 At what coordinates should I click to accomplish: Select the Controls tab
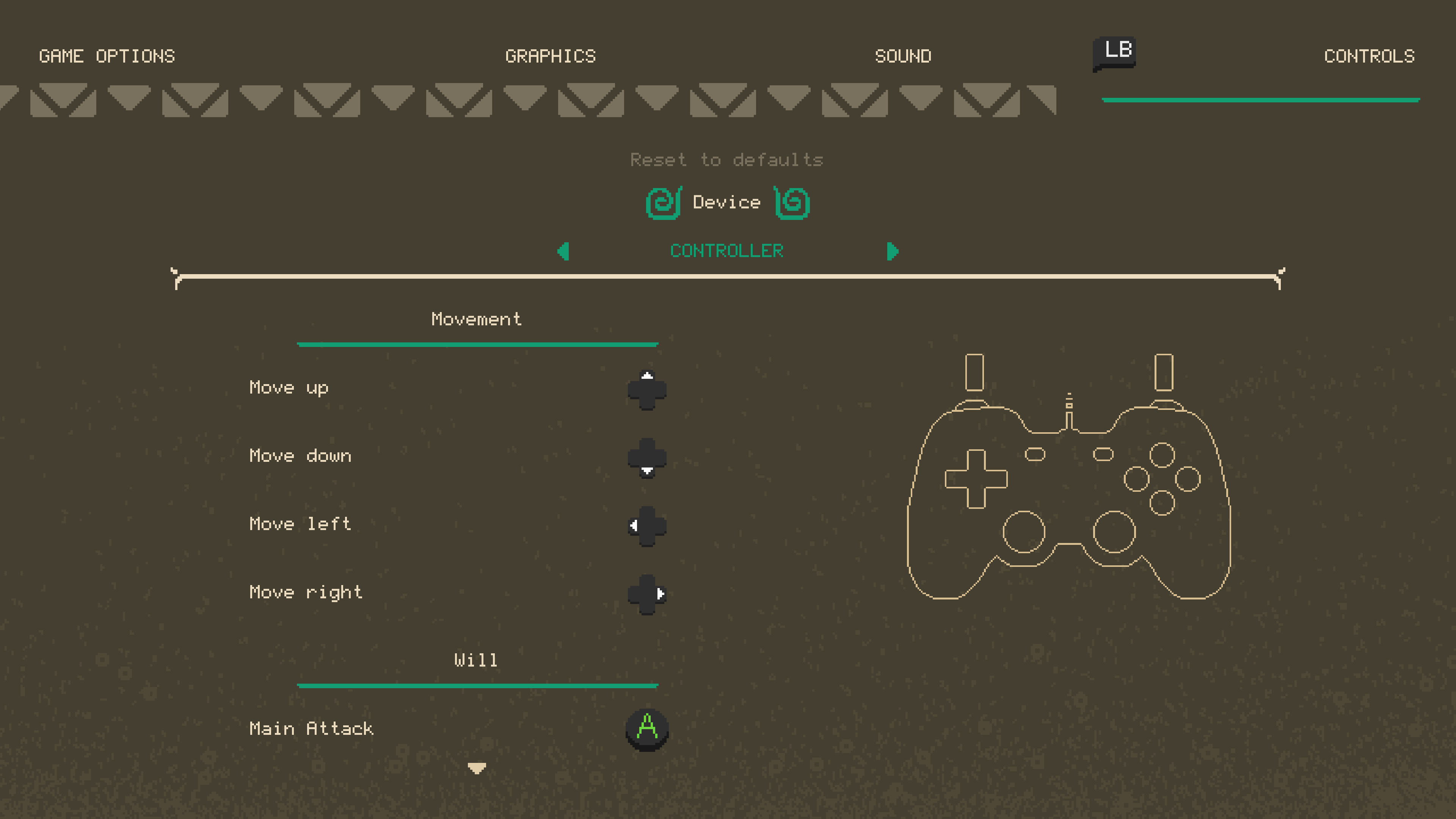pyautogui.click(x=1370, y=55)
